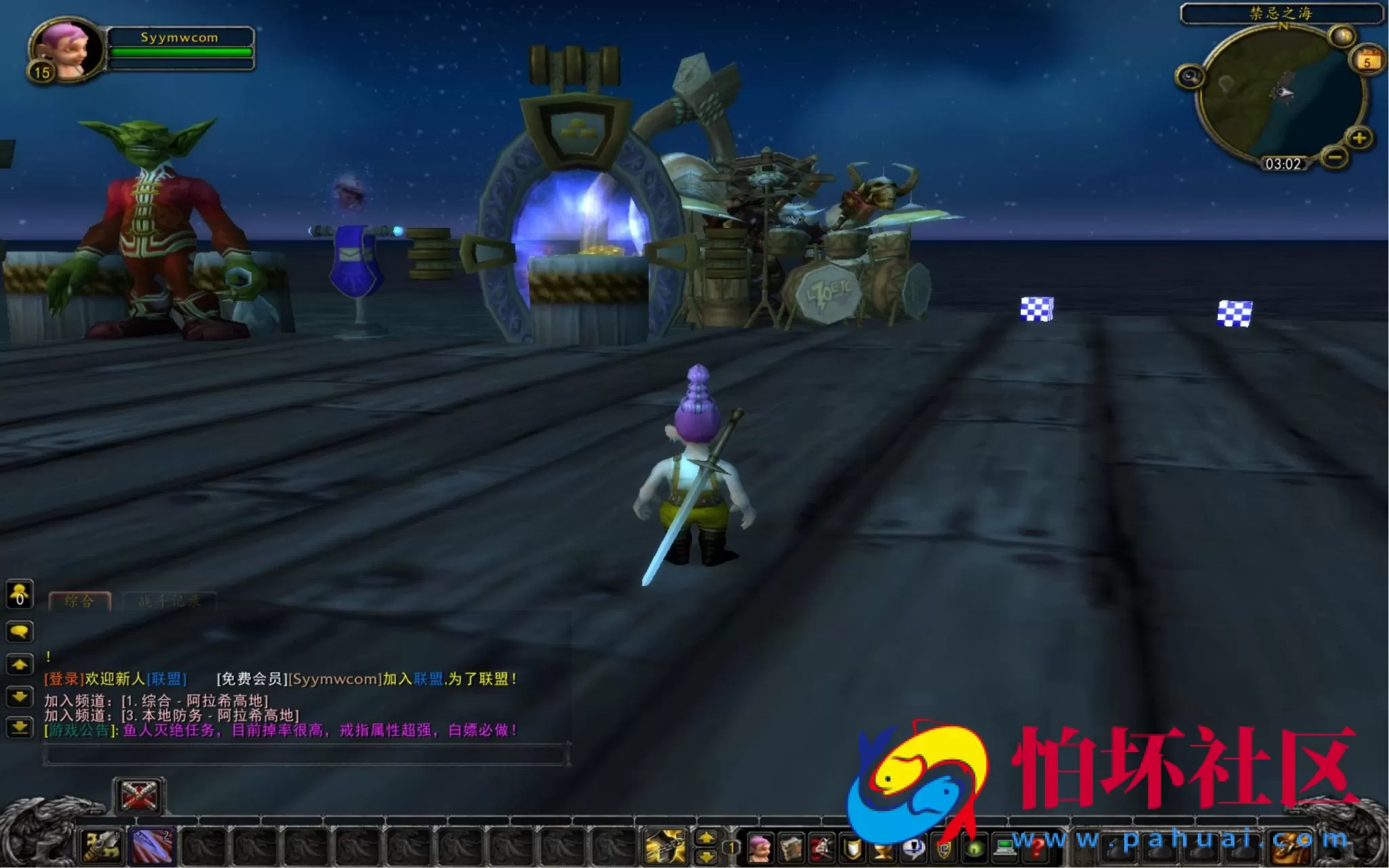The height and width of the screenshot is (868, 1389).
Task: Open the chat menu speech-bubble icon
Action: 20,632
